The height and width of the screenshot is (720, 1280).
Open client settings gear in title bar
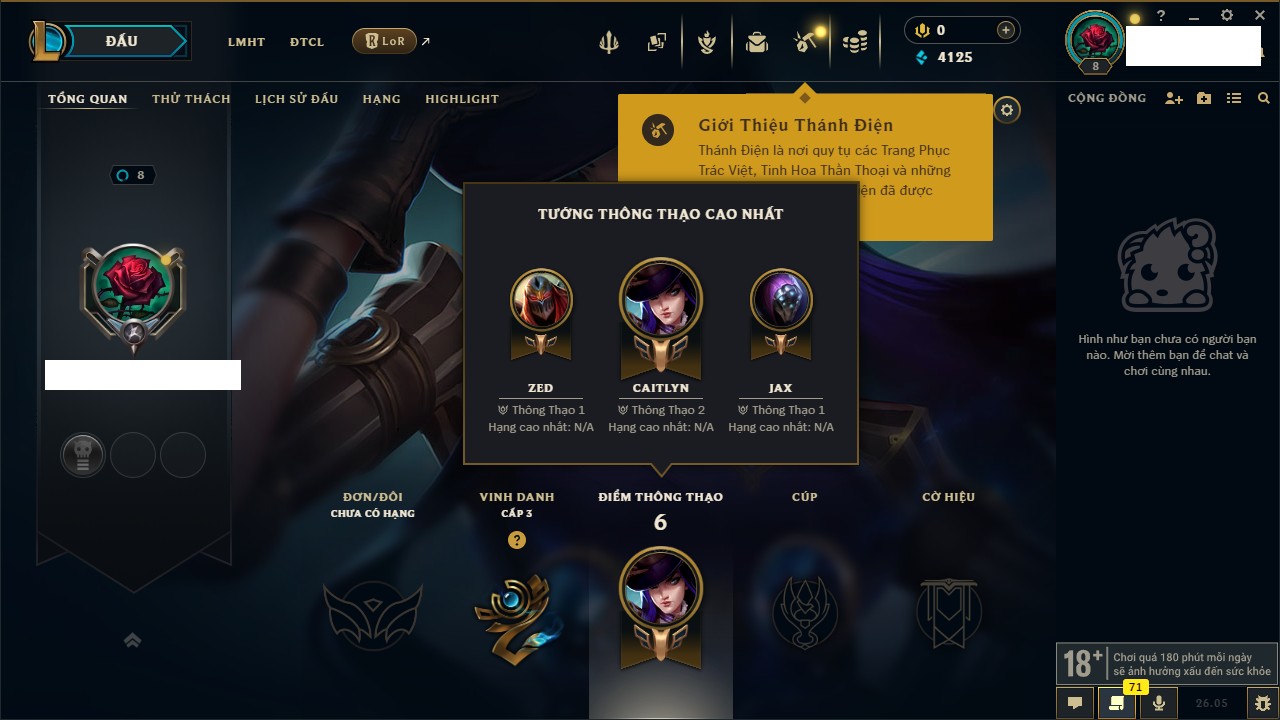coord(1227,16)
